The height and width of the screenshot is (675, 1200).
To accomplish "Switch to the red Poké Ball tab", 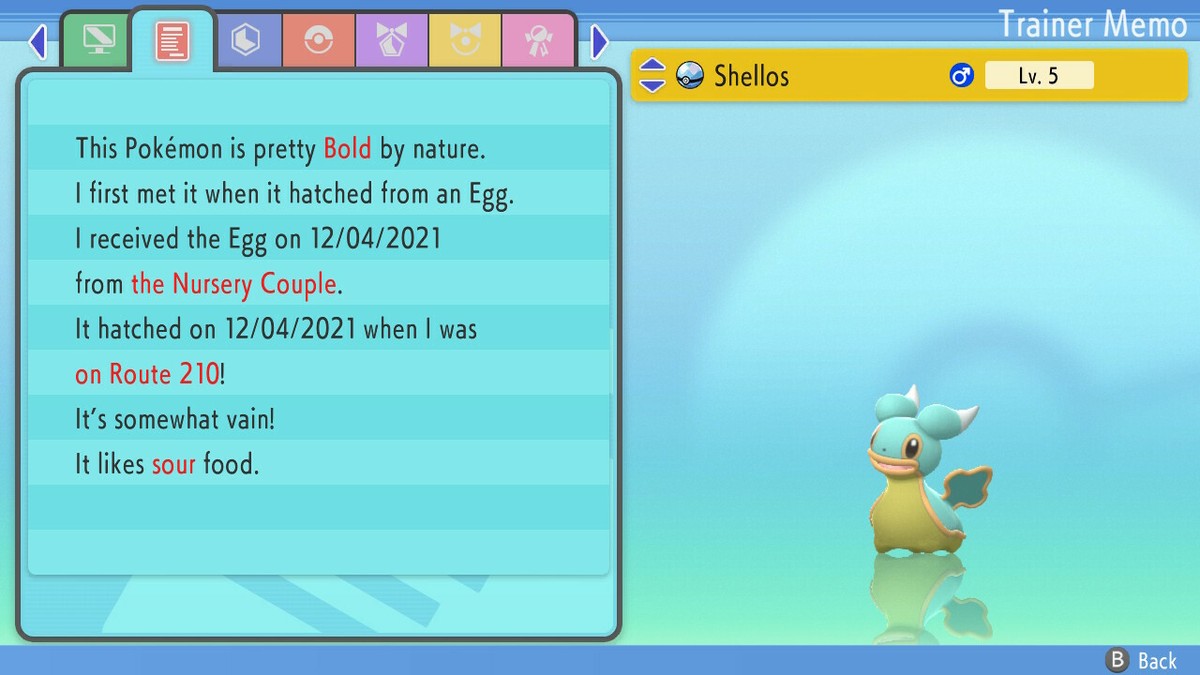I will (318, 40).
